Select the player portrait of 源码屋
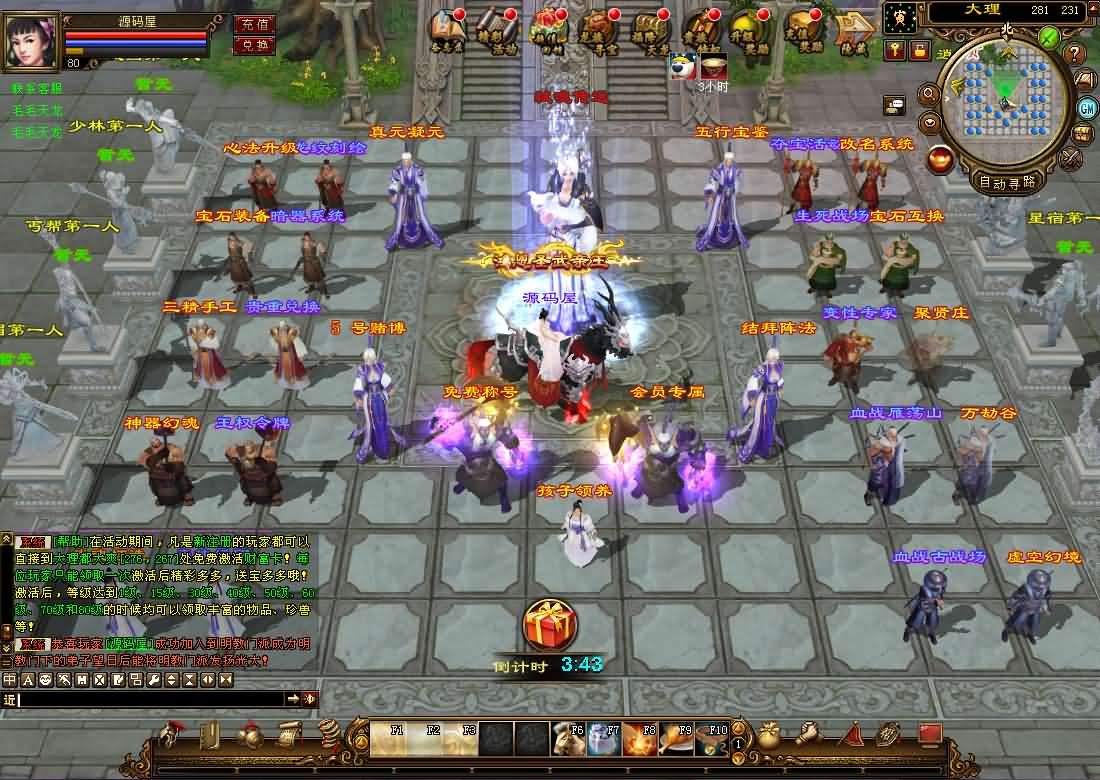Screen dimensions: 1100x780 pos(32,40)
